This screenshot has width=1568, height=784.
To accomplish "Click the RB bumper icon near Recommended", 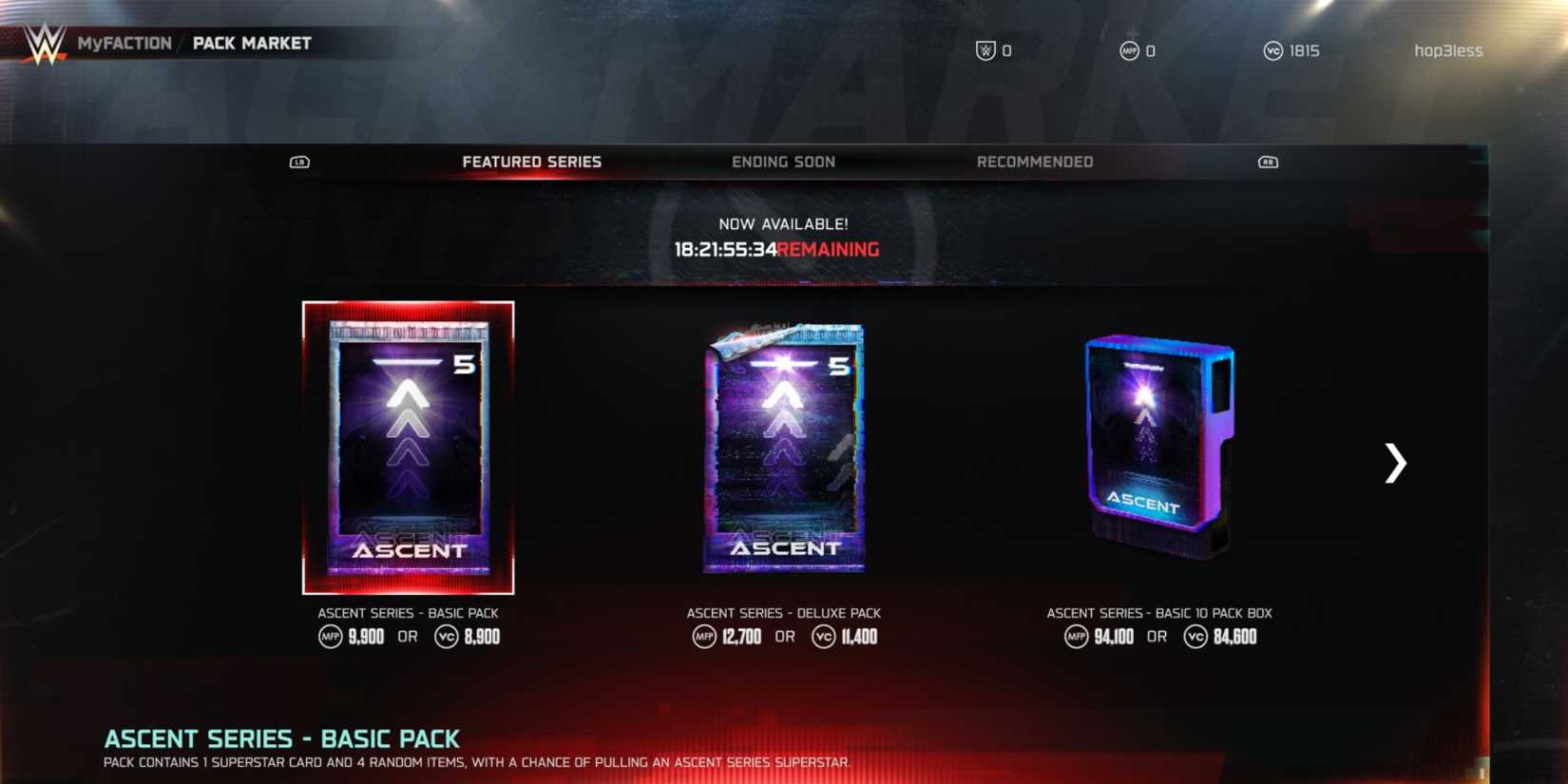I will pos(1270,162).
